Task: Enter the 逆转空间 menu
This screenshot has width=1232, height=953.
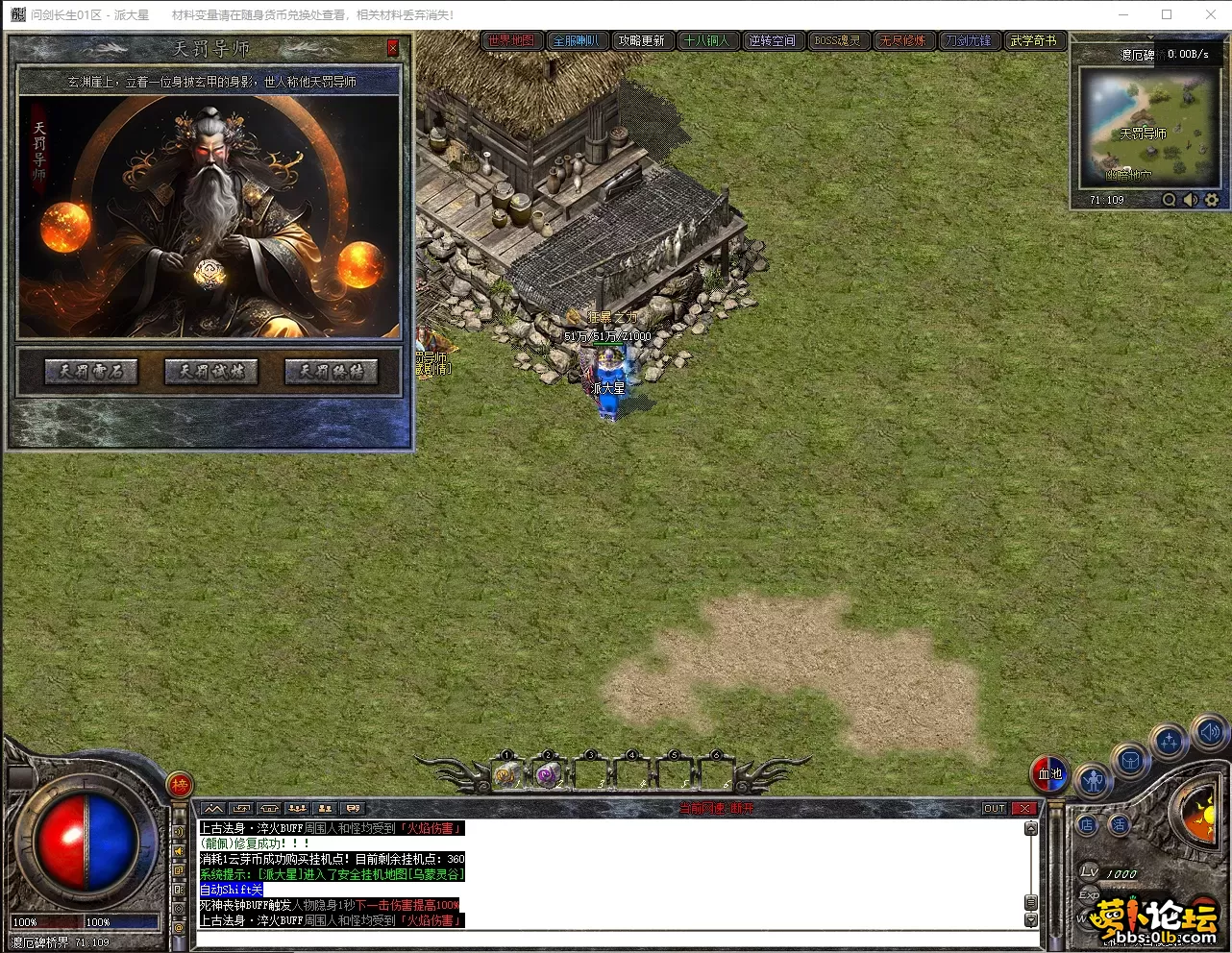Action: 772,40
